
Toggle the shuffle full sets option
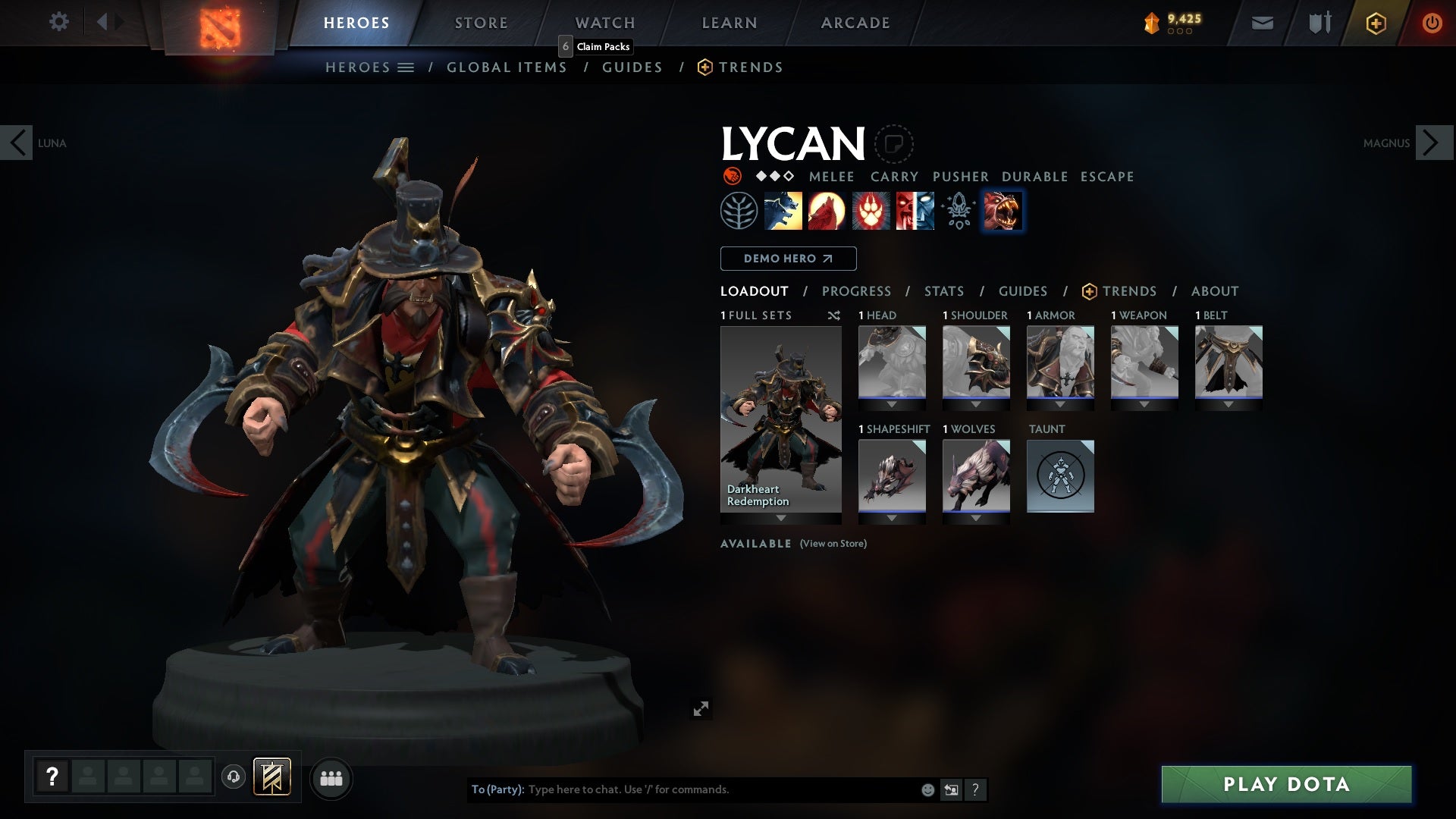point(834,315)
